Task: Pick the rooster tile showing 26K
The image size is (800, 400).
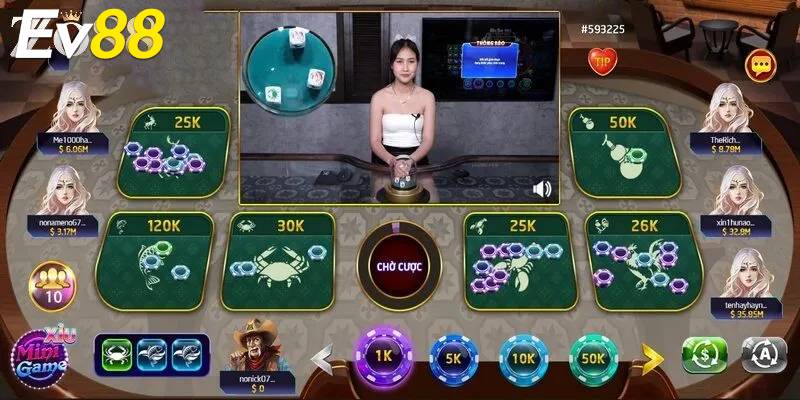Action: point(638,258)
